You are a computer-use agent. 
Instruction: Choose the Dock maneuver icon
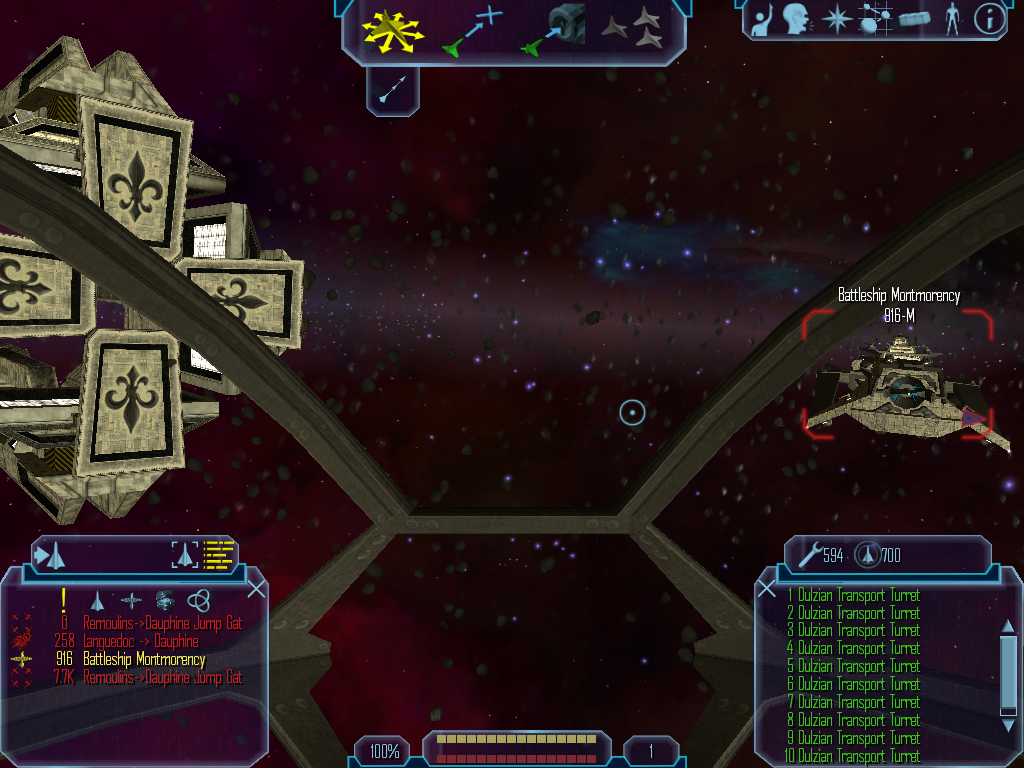point(553,30)
